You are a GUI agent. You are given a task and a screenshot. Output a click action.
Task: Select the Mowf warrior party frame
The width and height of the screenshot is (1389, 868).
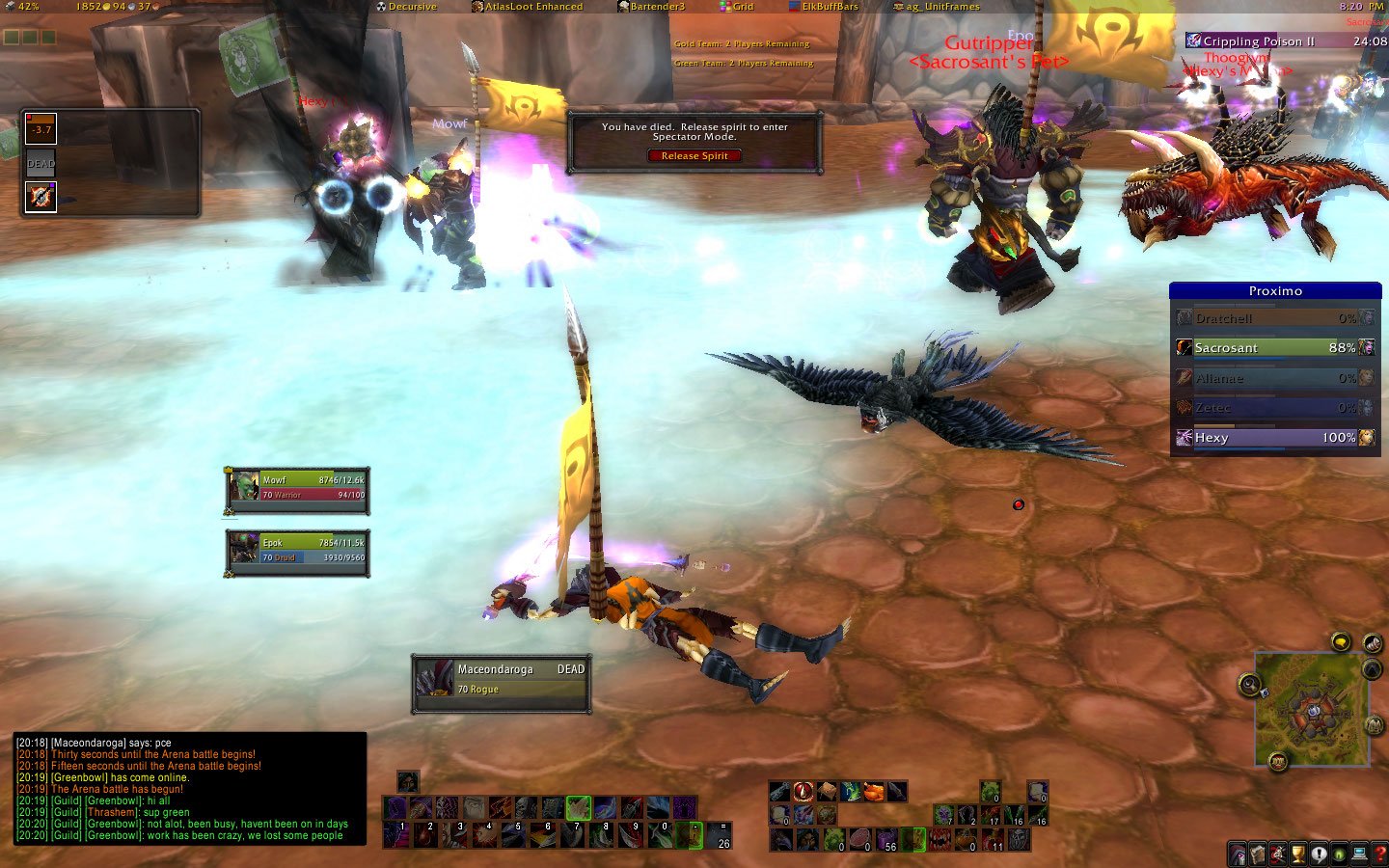297,487
